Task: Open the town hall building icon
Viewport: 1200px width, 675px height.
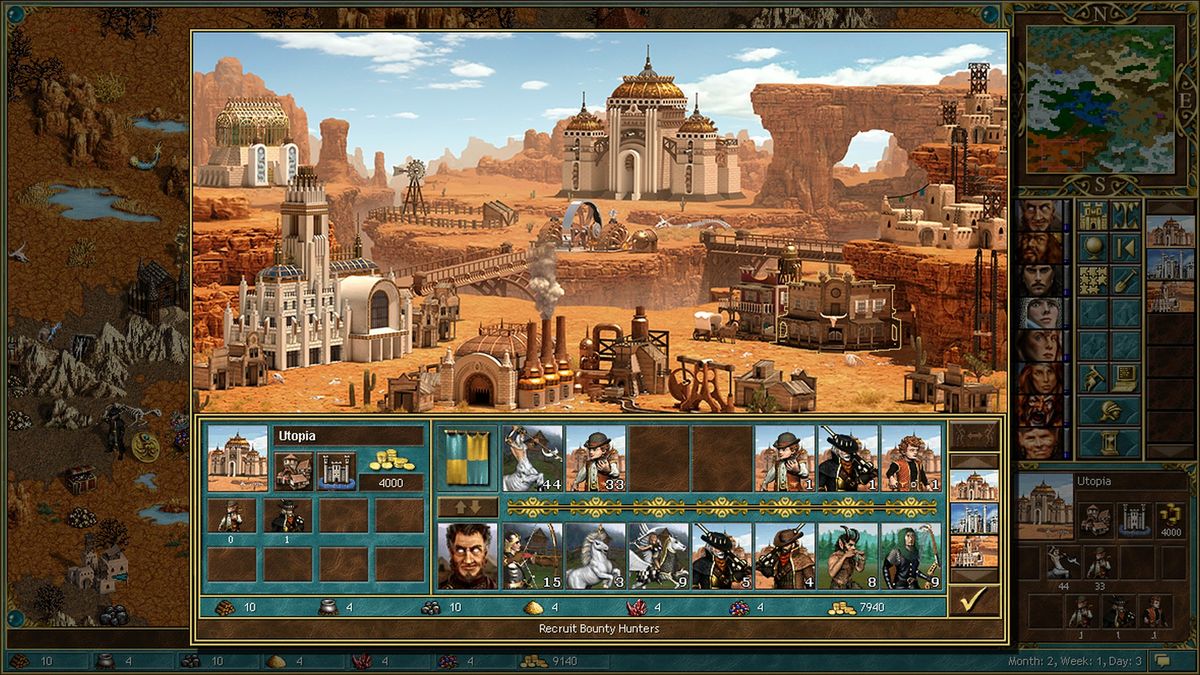Action: [294, 470]
